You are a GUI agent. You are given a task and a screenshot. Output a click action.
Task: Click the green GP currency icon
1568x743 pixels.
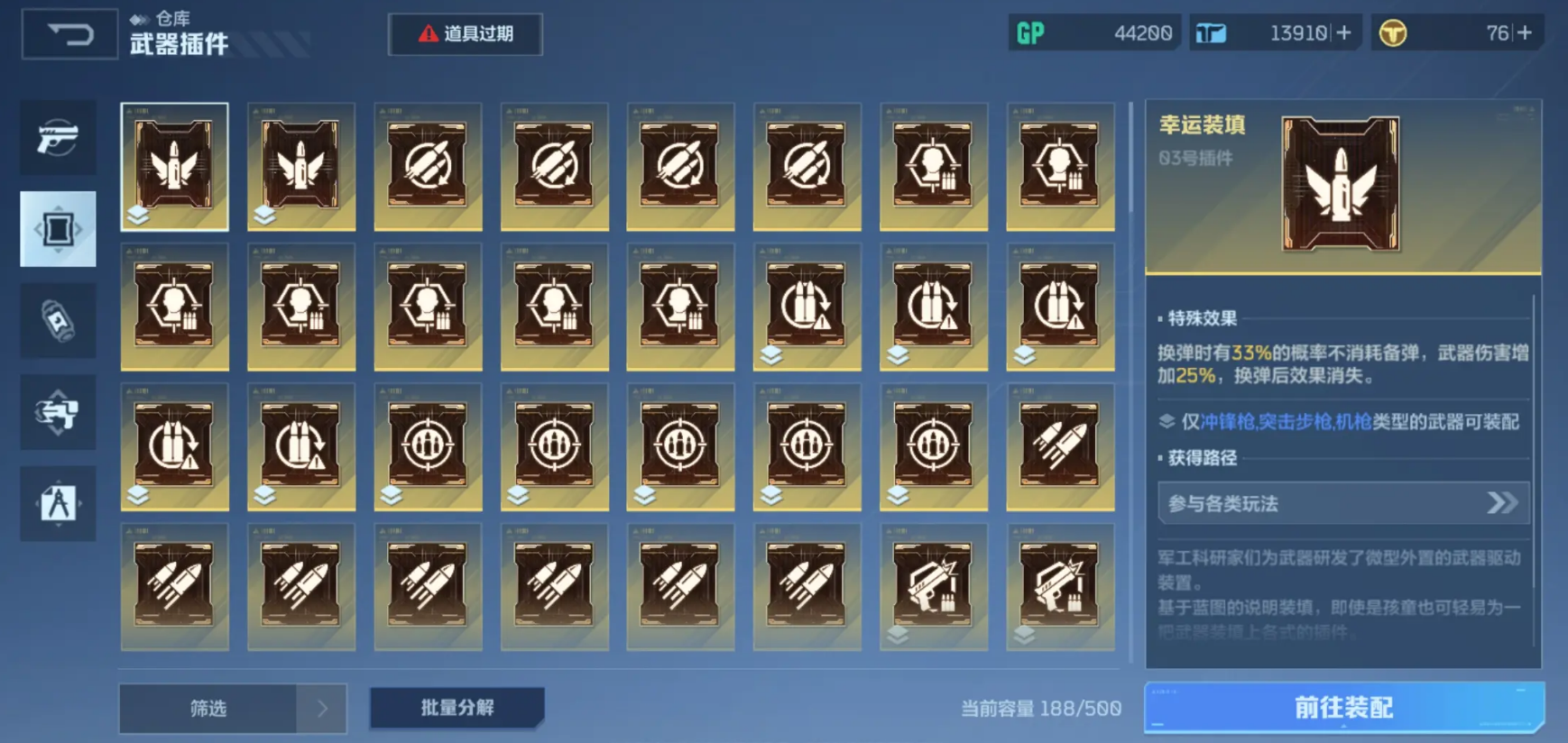coord(1031,32)
